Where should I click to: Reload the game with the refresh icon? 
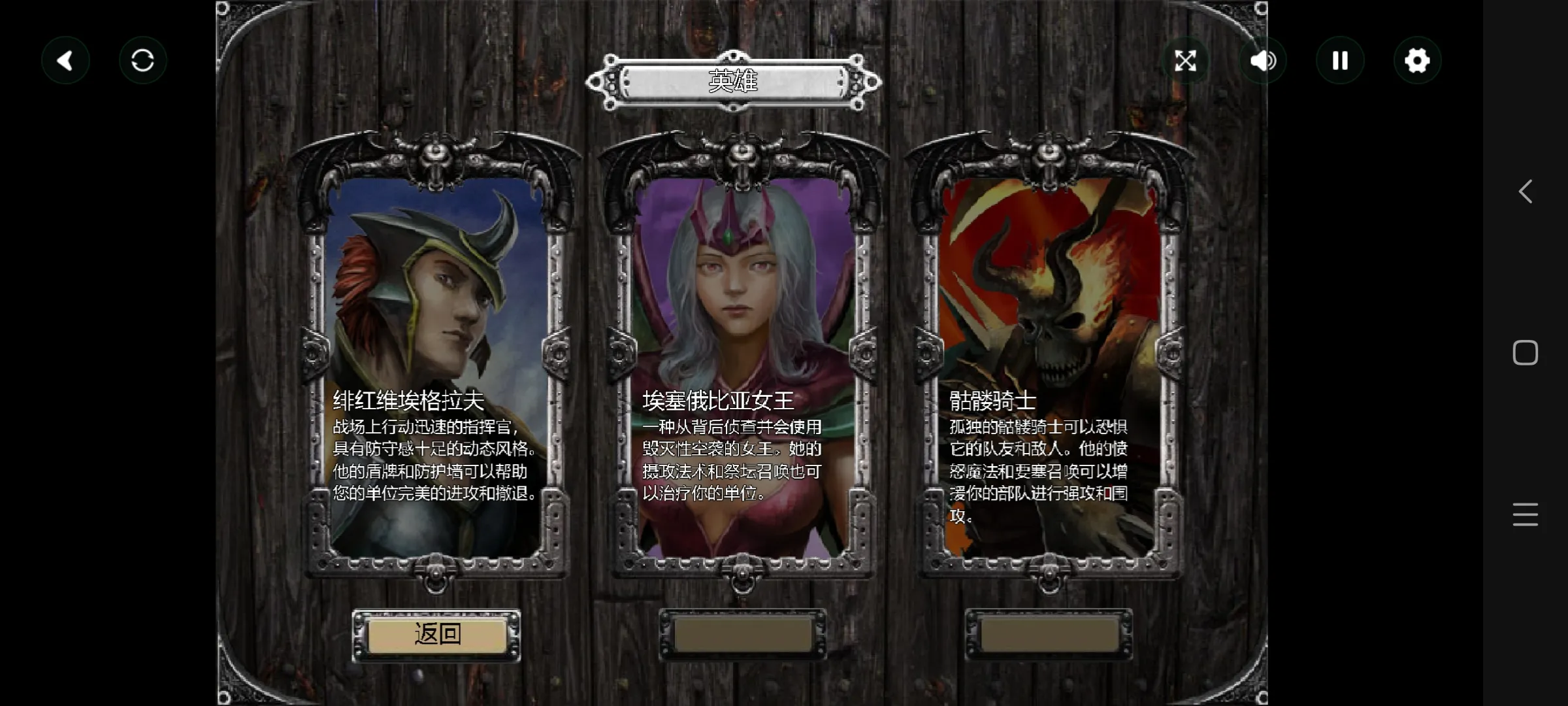point(142,61)
